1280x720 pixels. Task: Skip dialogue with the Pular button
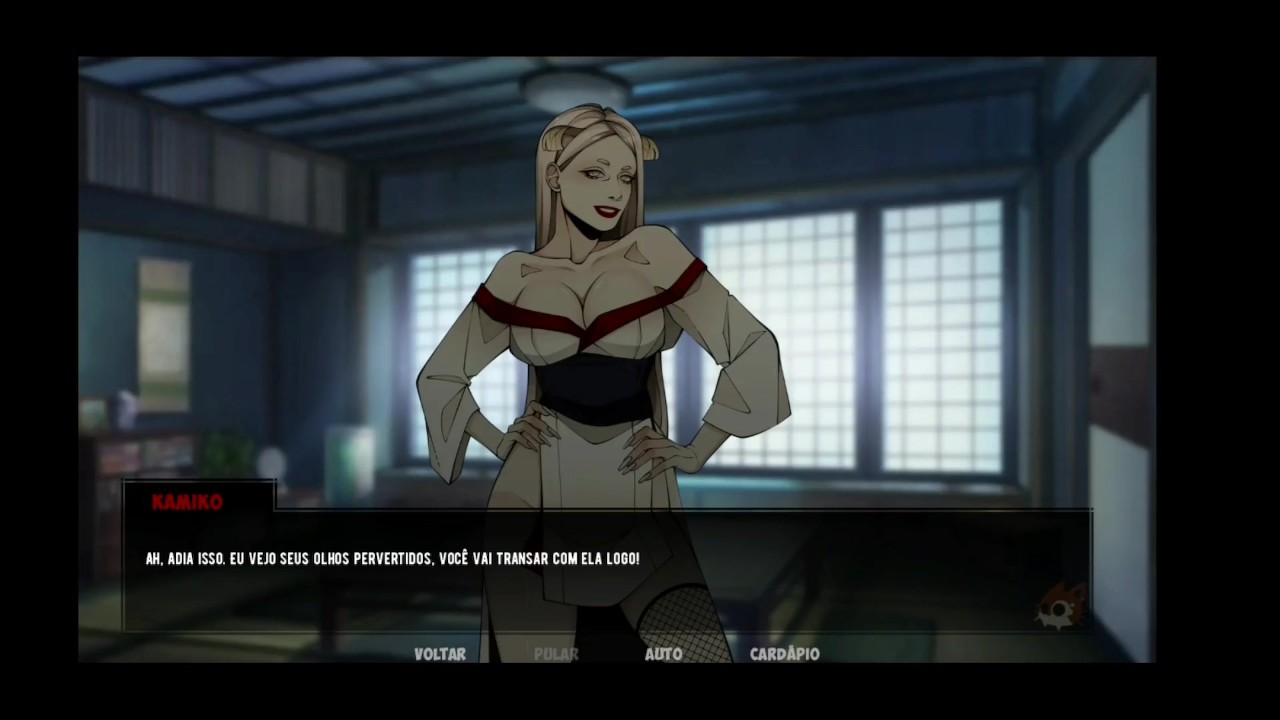[556, 654]
